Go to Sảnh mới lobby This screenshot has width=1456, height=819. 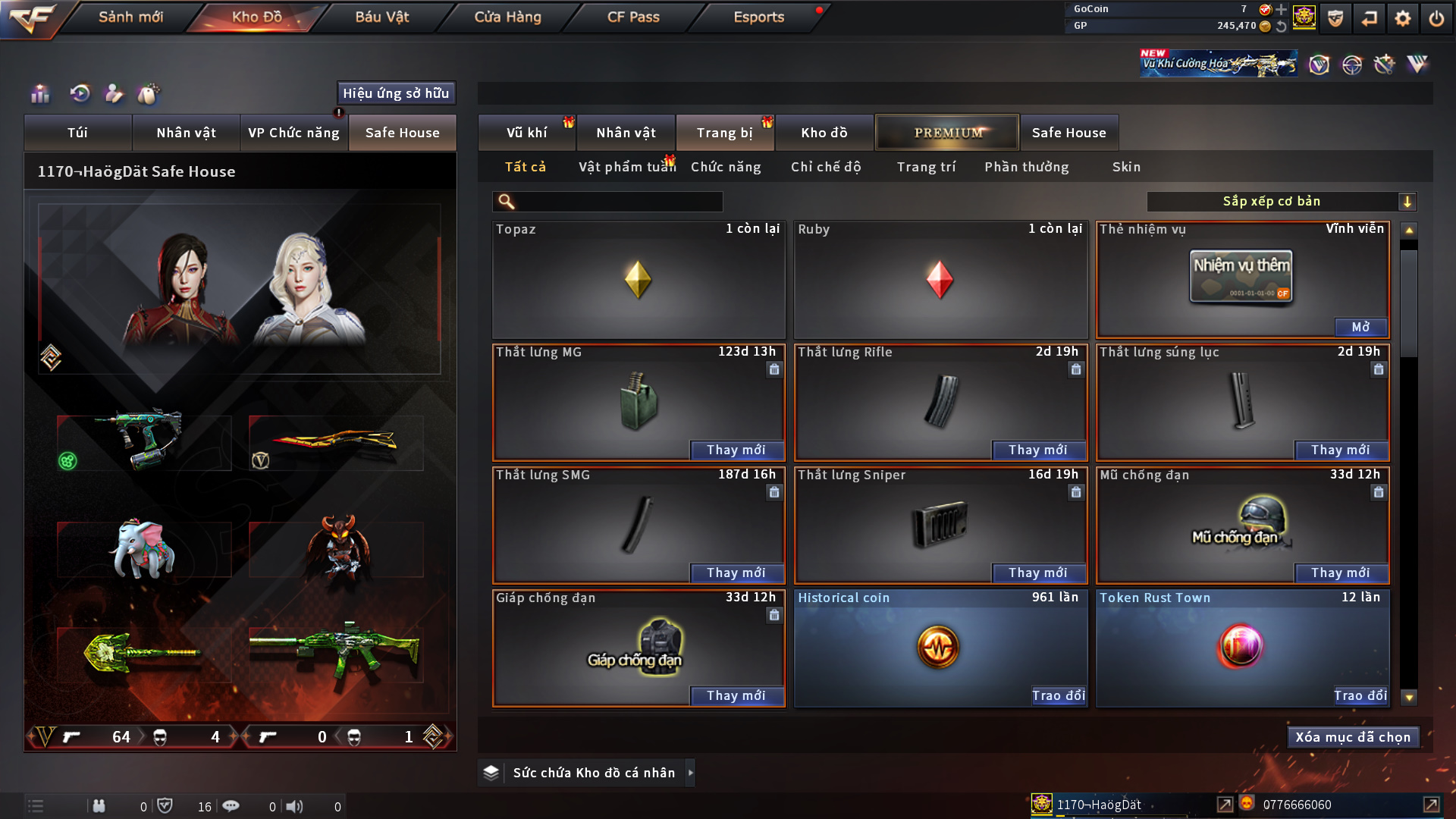pyautogui.click(x=130, y=17)
